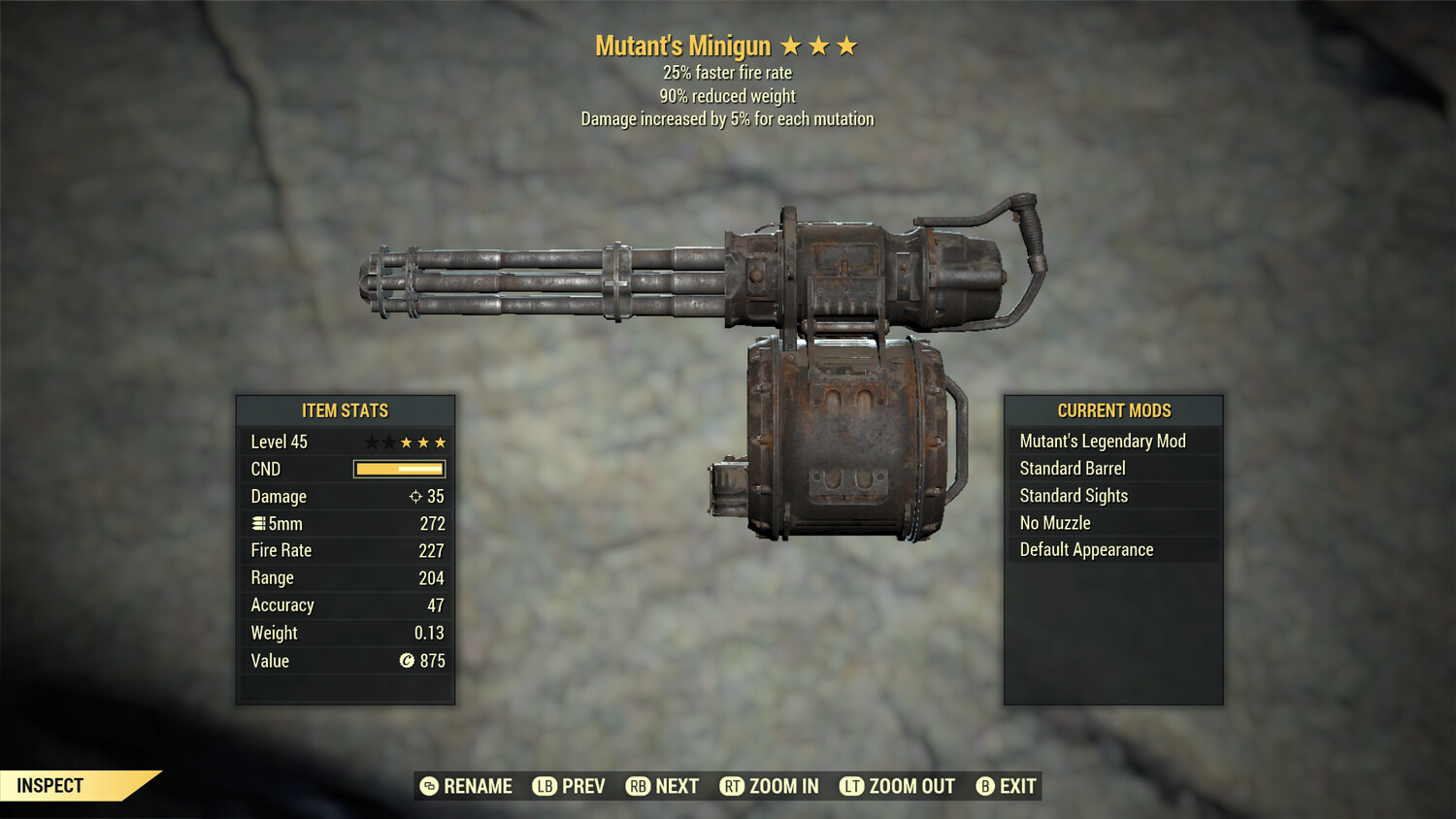Click the RT icon beside ZOOM IN

734,786
